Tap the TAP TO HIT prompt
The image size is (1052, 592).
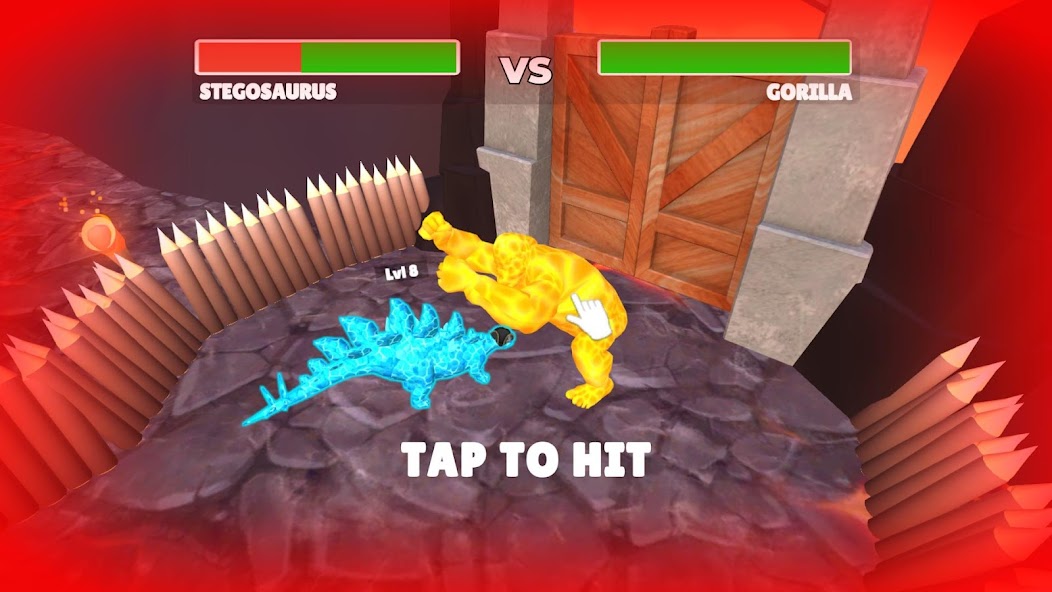point(526,460)
